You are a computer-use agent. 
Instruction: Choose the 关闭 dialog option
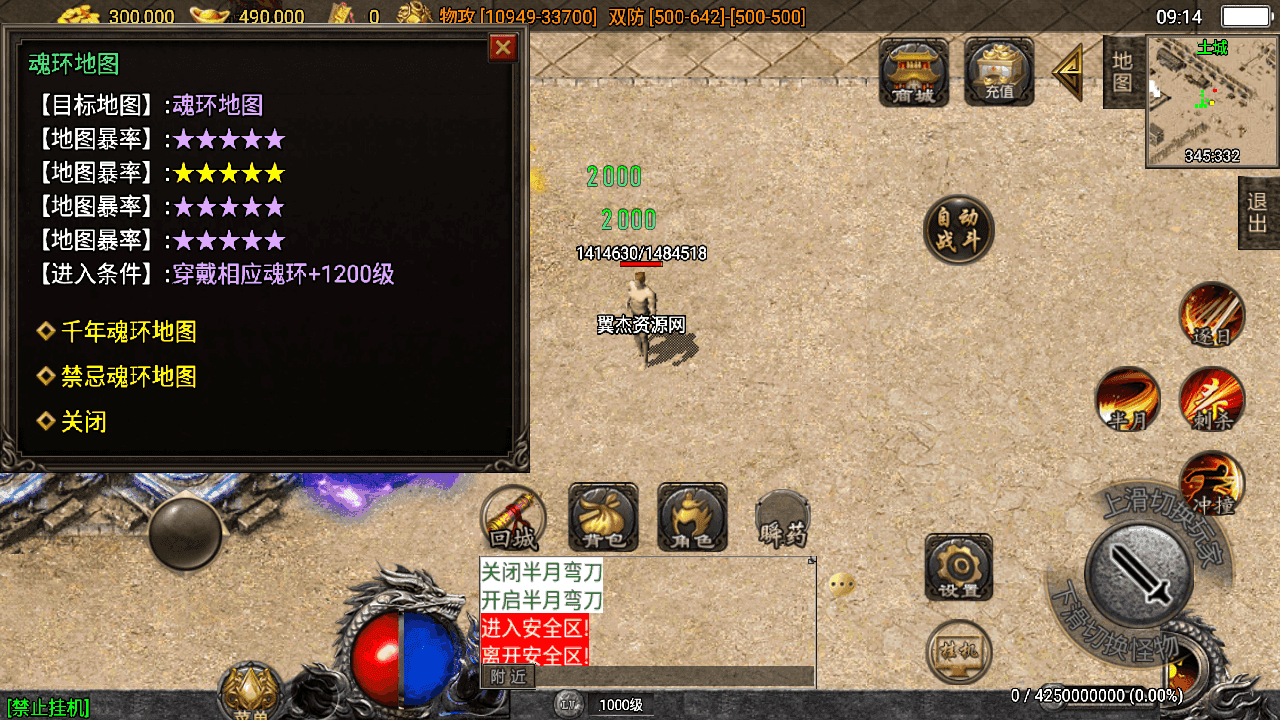[83, 422]
